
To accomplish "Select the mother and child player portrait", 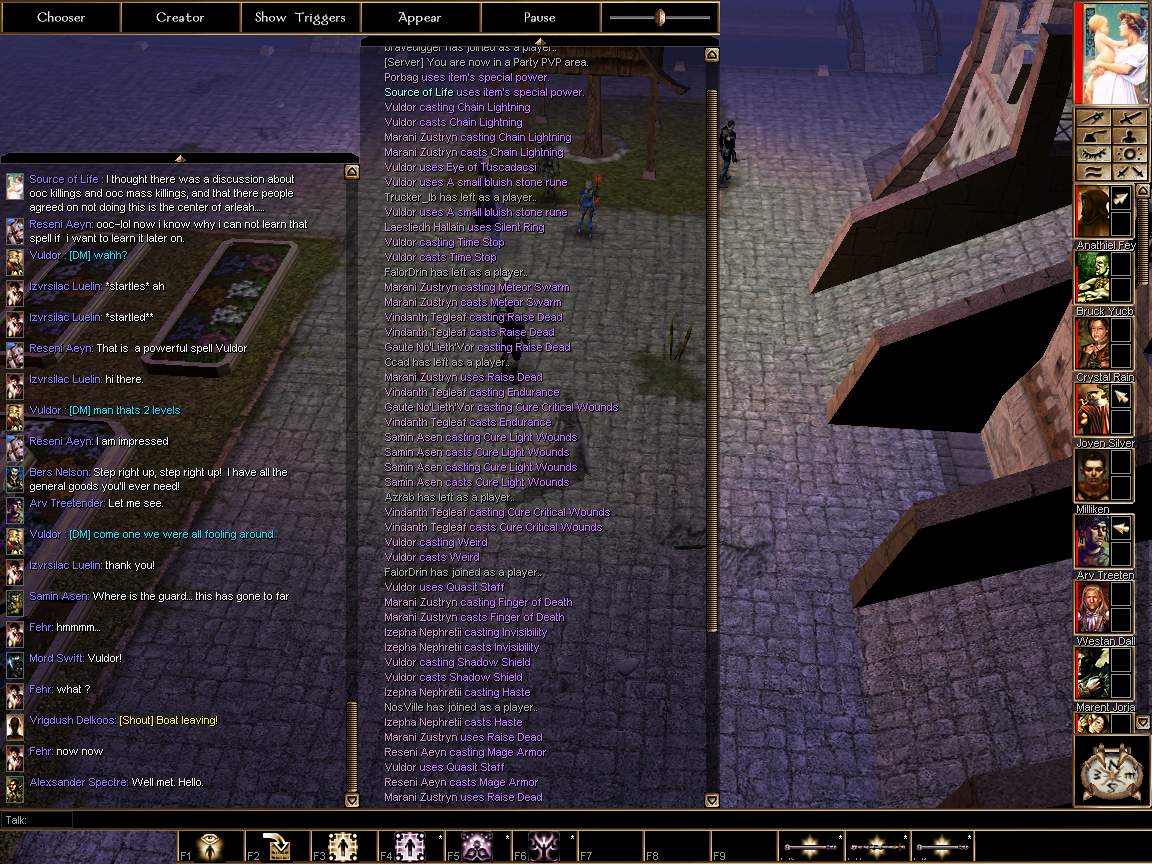I will click(1109, 53).
